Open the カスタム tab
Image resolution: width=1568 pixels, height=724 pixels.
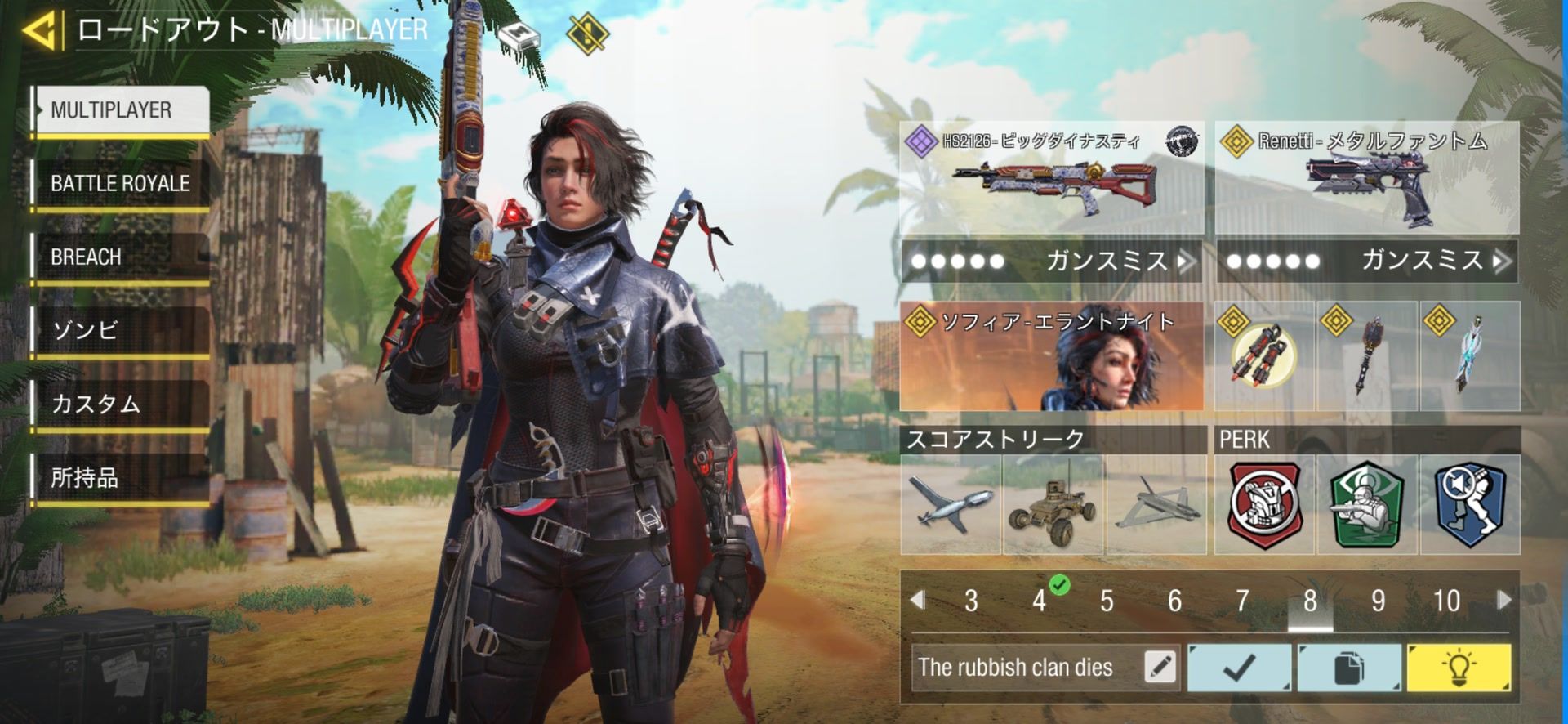click(x=120, y=404)
